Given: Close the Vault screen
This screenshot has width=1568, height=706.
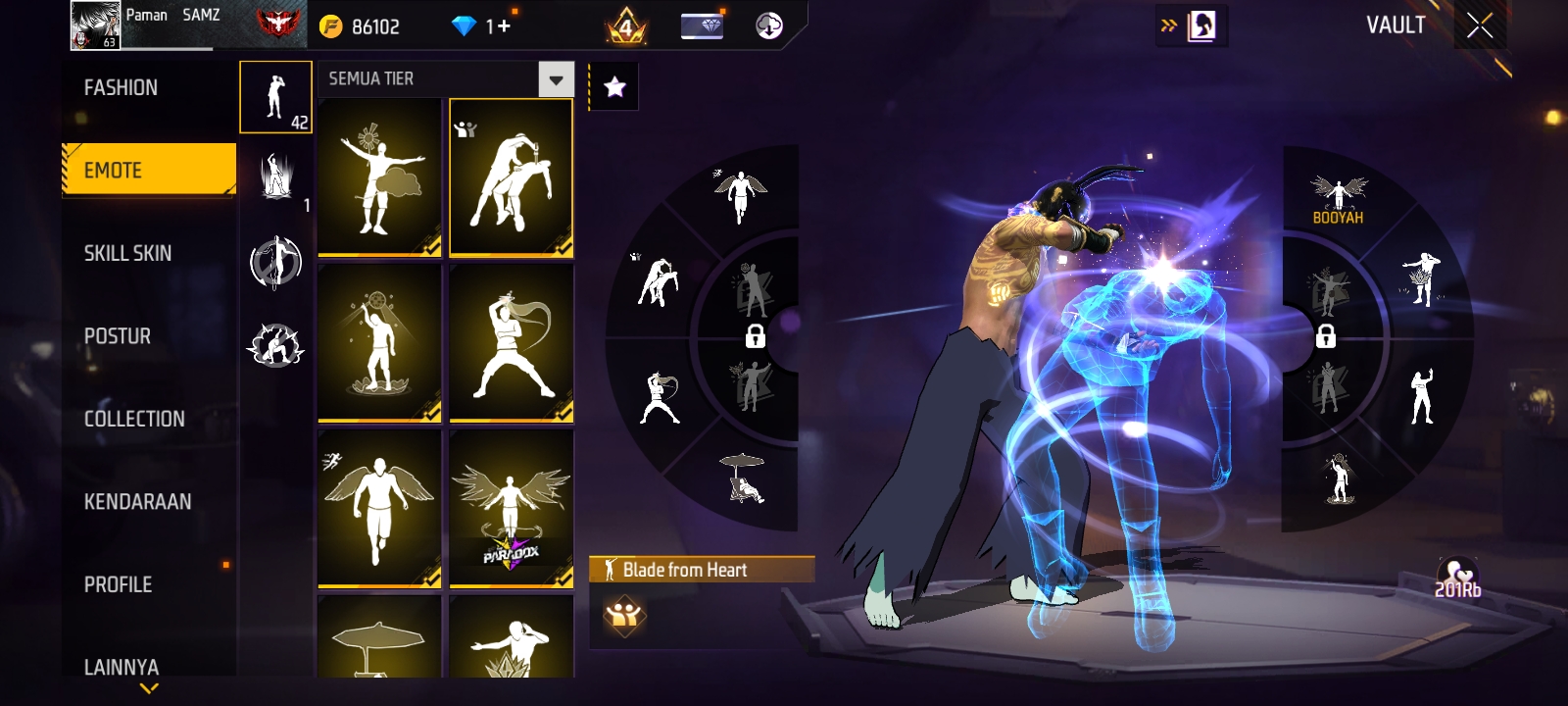Looking at the screenshot, I should click(1480, 26).
